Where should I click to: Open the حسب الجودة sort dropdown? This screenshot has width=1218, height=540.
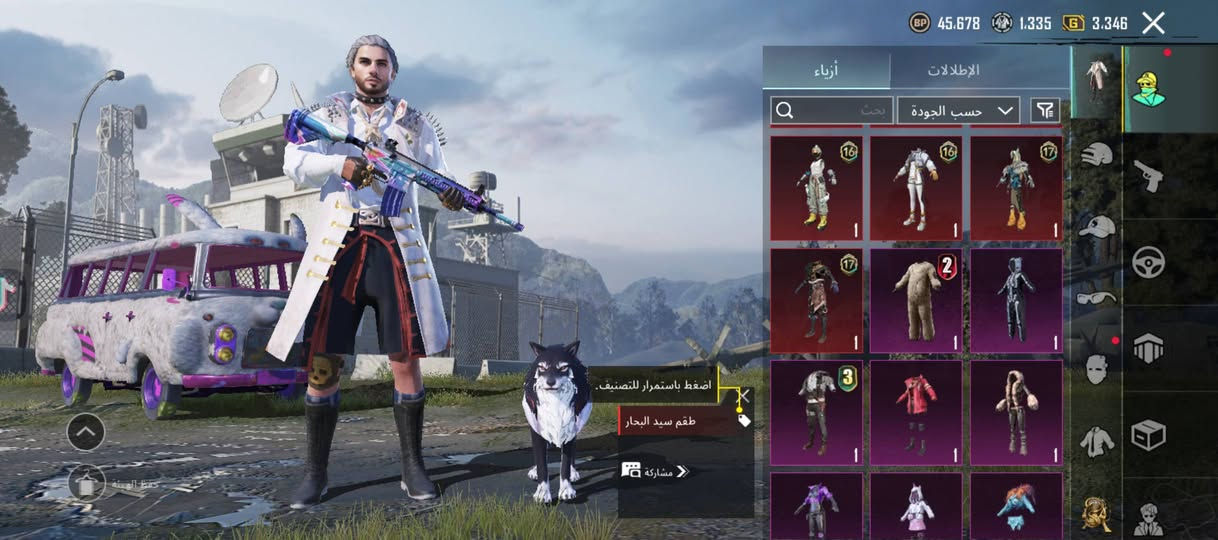(x=958, y=110)
